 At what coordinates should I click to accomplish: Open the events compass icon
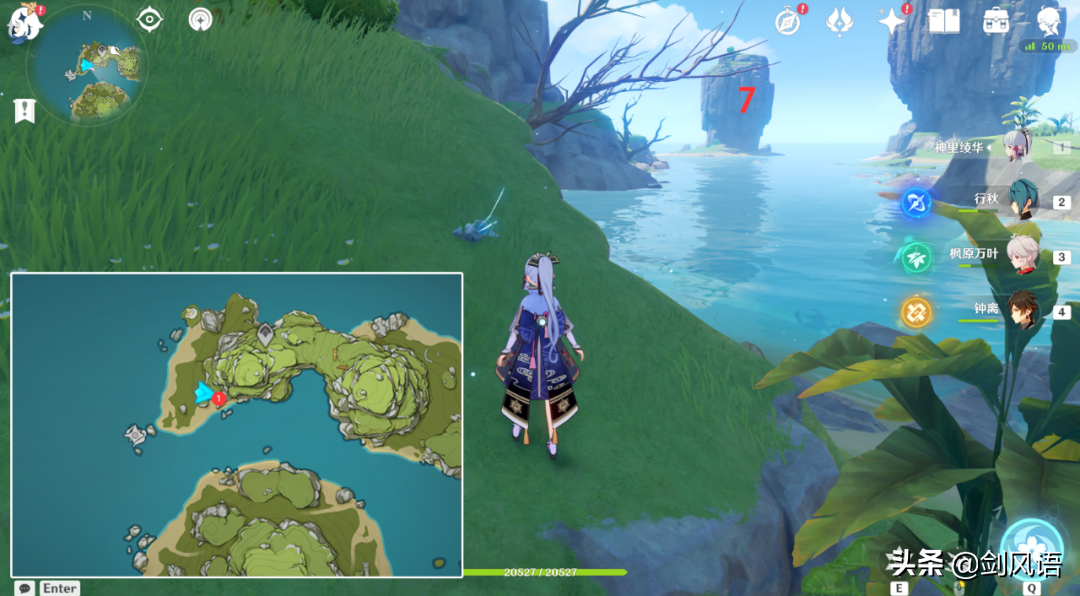[788, 21]
